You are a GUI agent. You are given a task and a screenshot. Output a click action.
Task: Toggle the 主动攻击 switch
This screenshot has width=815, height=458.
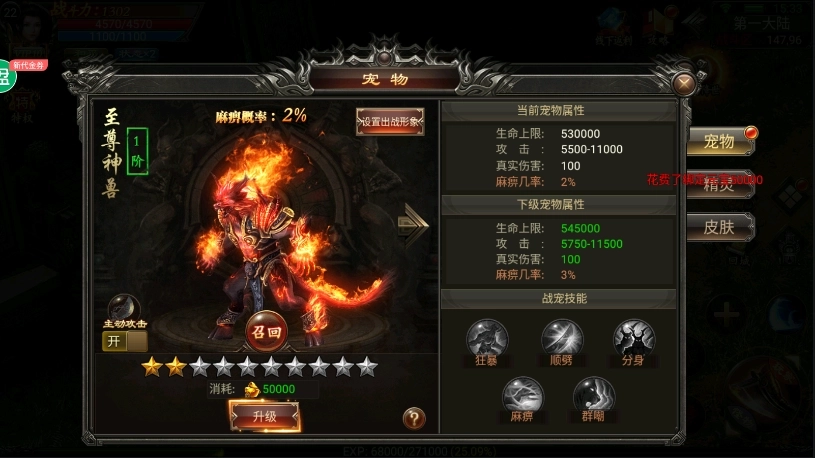point(124,341)
